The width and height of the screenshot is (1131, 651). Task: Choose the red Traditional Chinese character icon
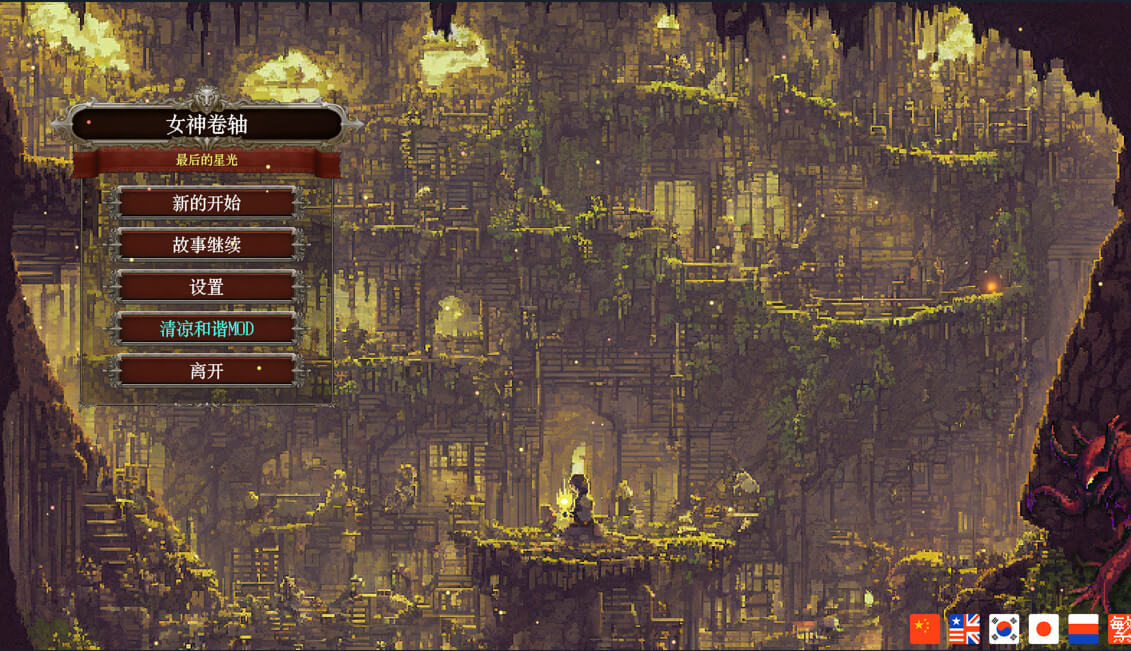tap(1119, 629)
